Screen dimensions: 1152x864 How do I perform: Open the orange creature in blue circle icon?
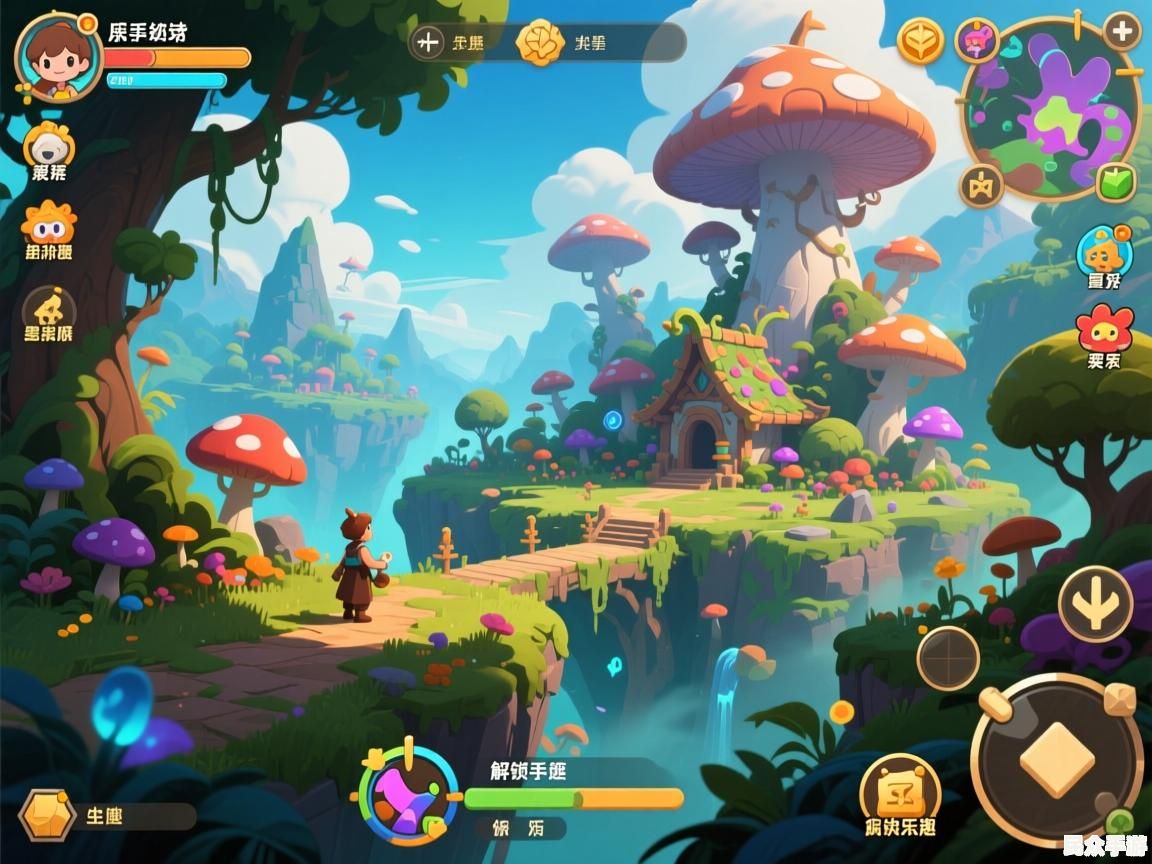1104,251
